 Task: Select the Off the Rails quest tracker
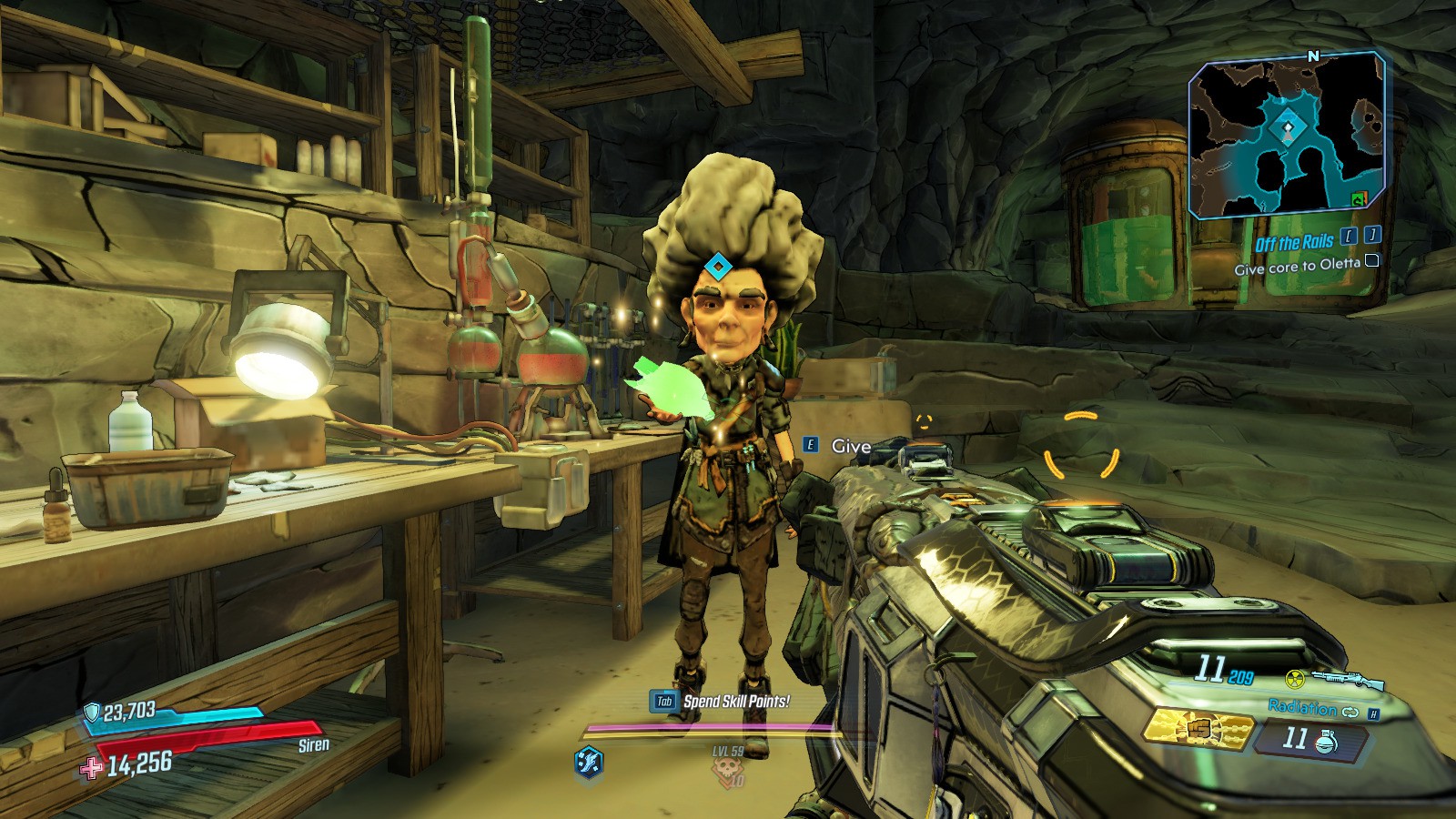[1294, 243]
